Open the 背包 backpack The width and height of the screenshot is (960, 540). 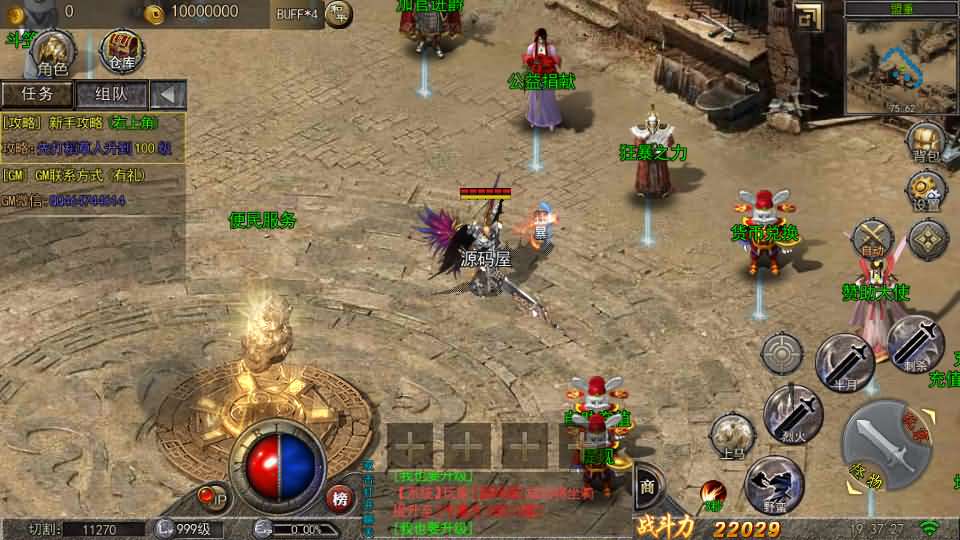[926, 142]
